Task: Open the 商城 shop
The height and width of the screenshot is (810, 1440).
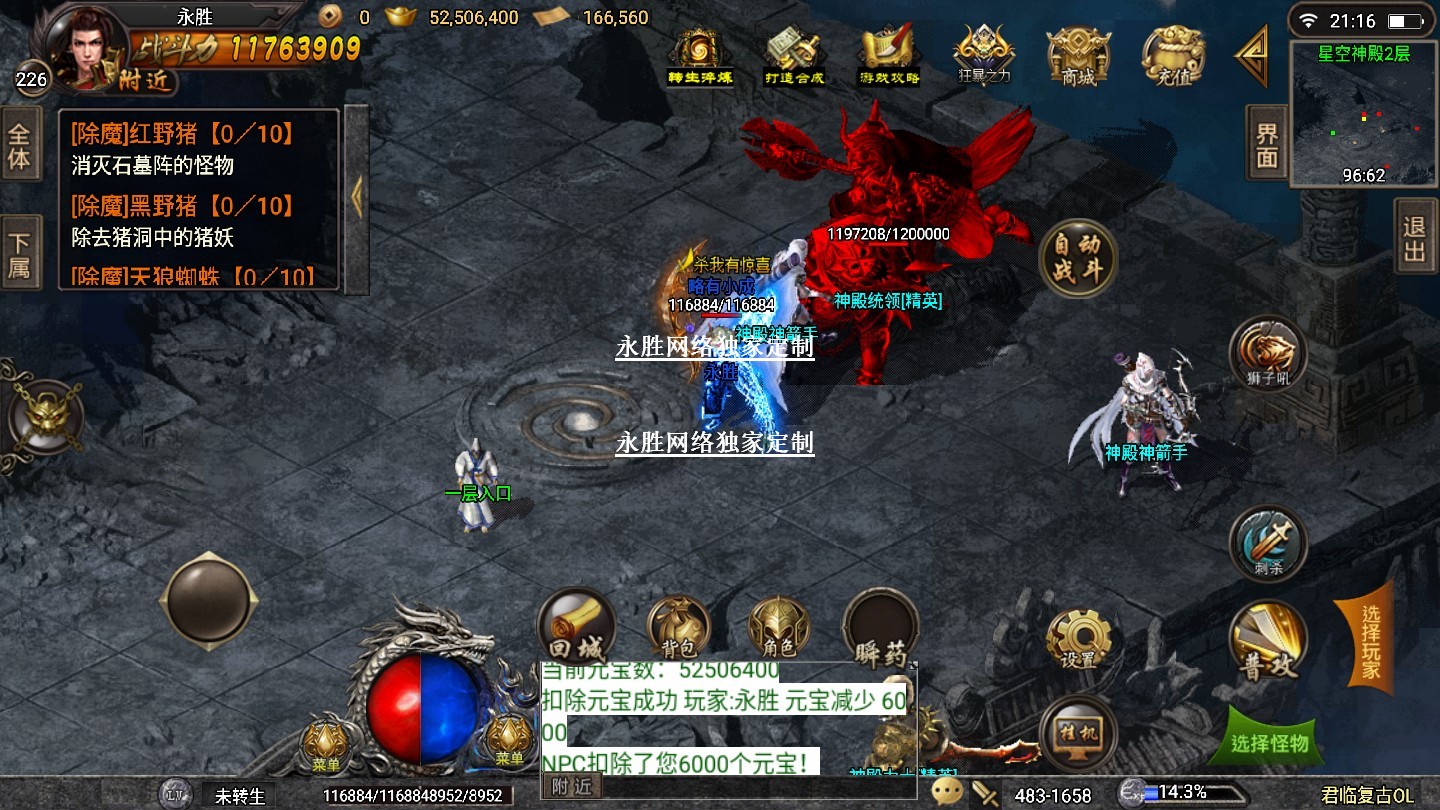Action: pos(1078,56)
